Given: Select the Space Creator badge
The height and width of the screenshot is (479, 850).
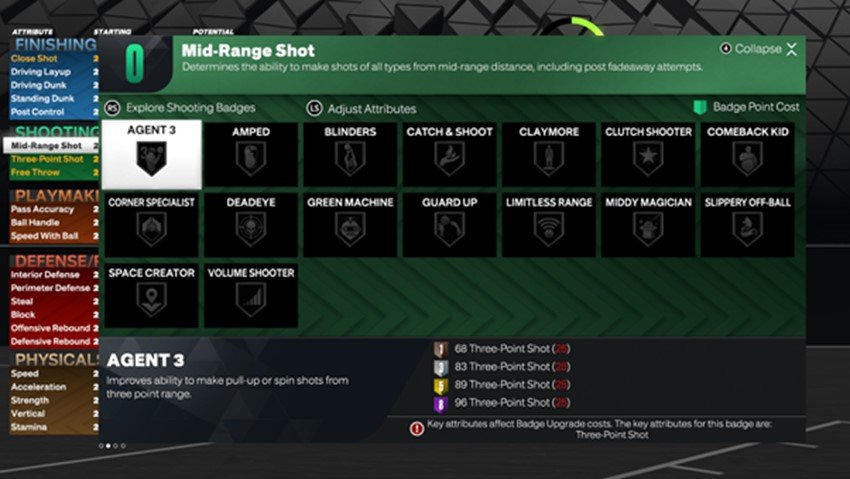Looking at the screenshot, I should click(153, 296).
